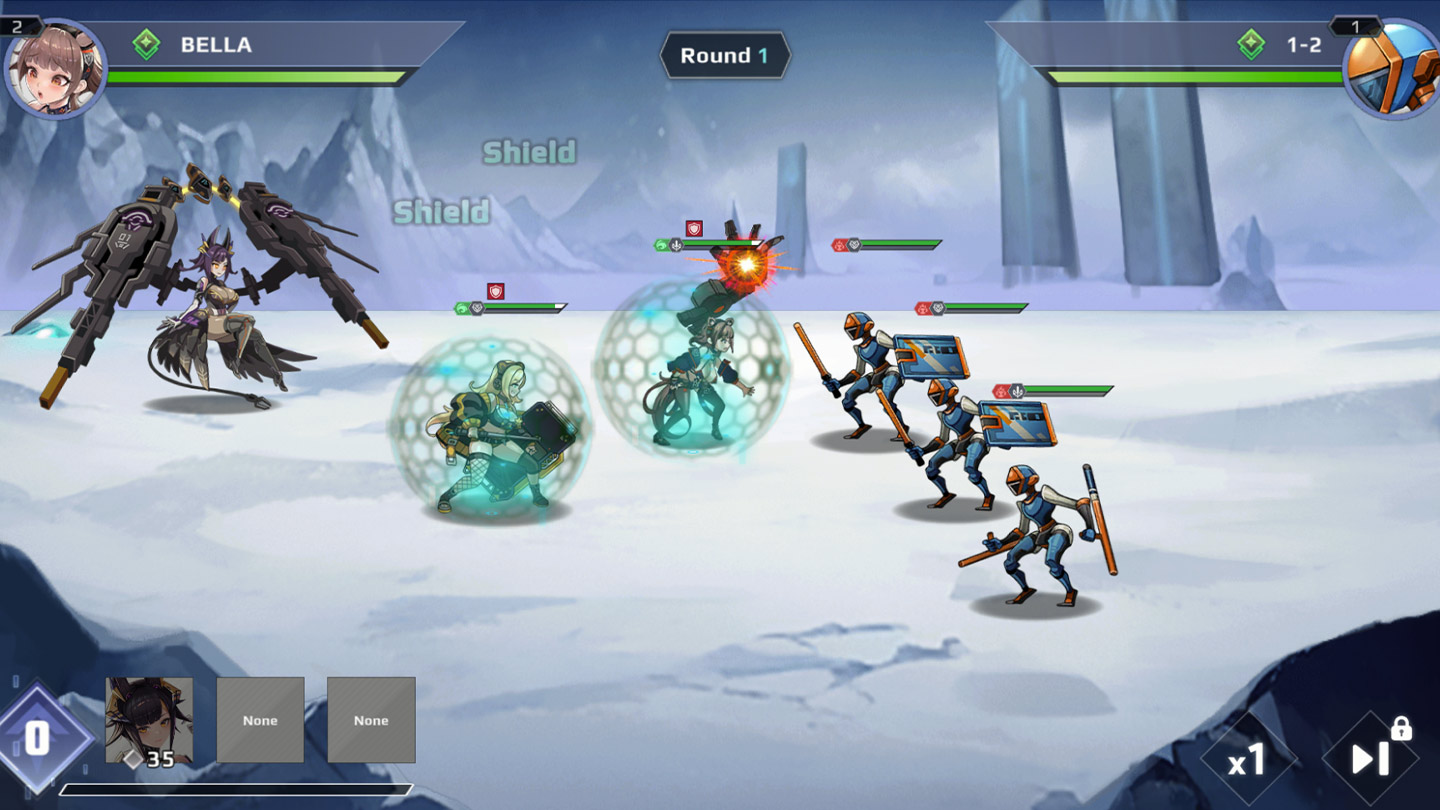The width and height of the screenshot is (1440, 810).
Task: Select the 35-cost hero skill portrait card
Action: (x=151, y=719)
